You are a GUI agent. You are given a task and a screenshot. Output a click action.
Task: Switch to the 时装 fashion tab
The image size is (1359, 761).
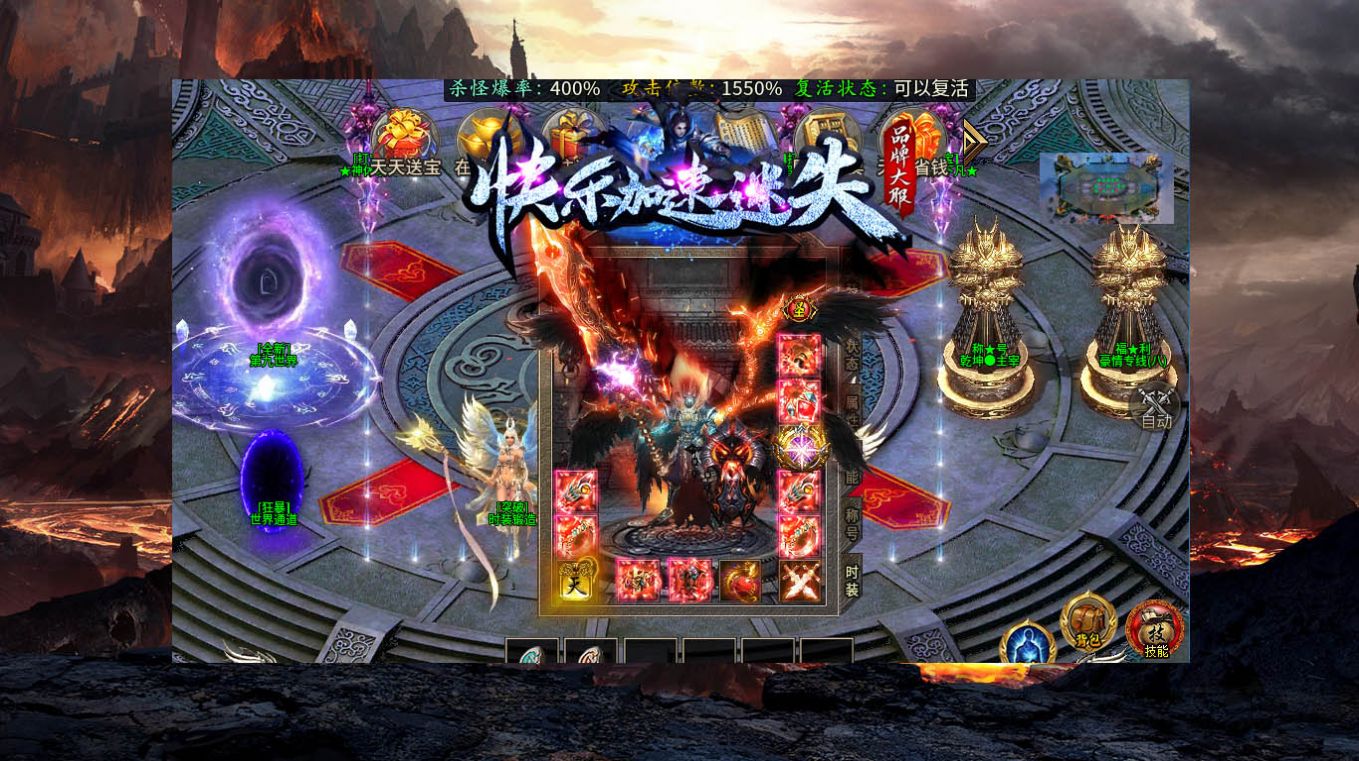(x=851, y=579)
